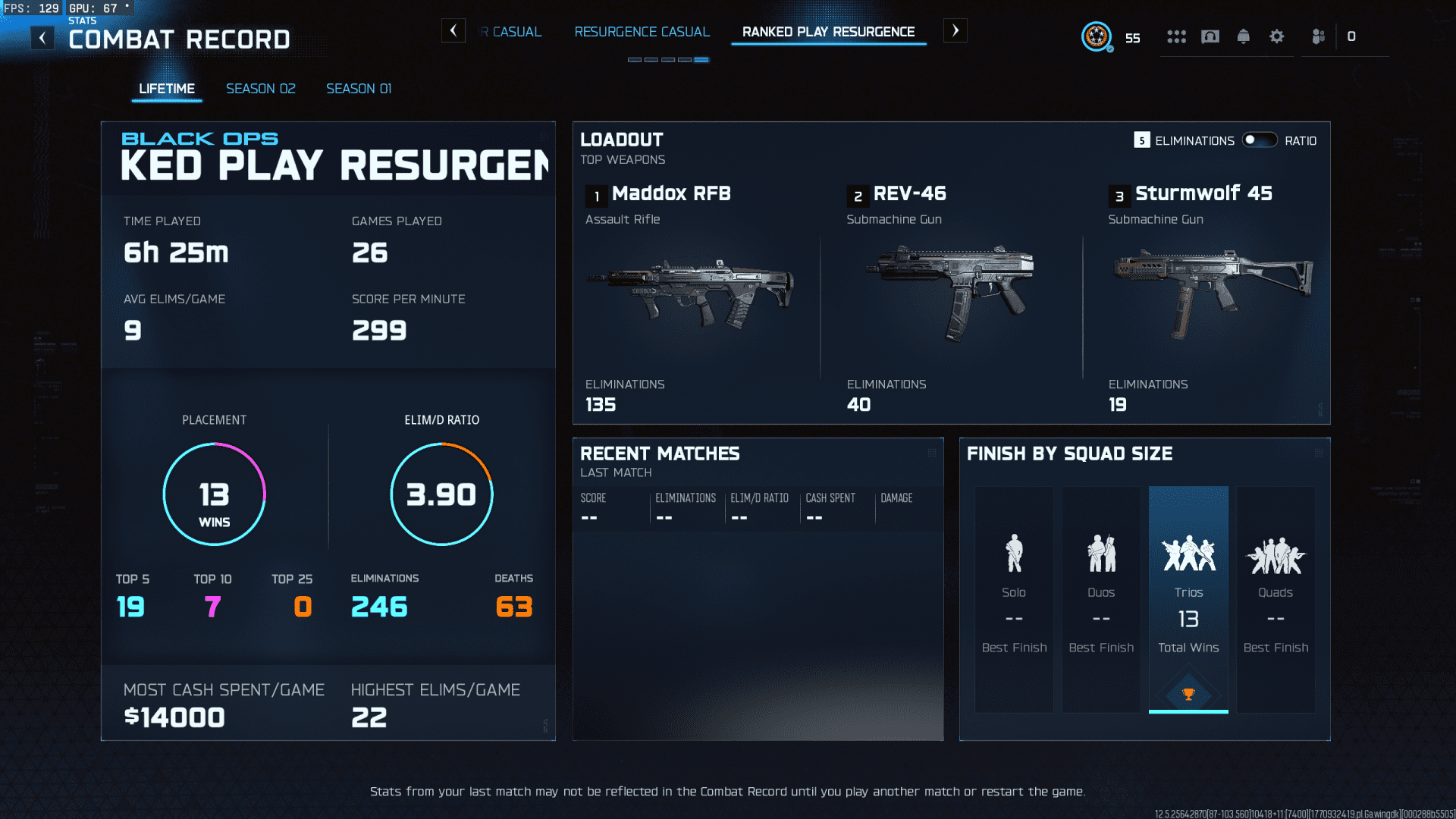Click the next mode arrow
Image resolution: width=1456 pixels, height=819 pixels.
(x=955, y=31)
